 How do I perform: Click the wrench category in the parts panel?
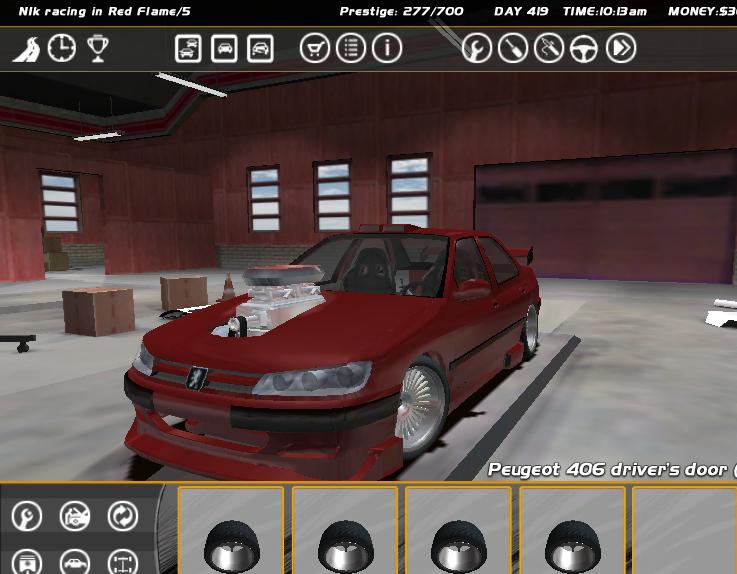(27, 516)
